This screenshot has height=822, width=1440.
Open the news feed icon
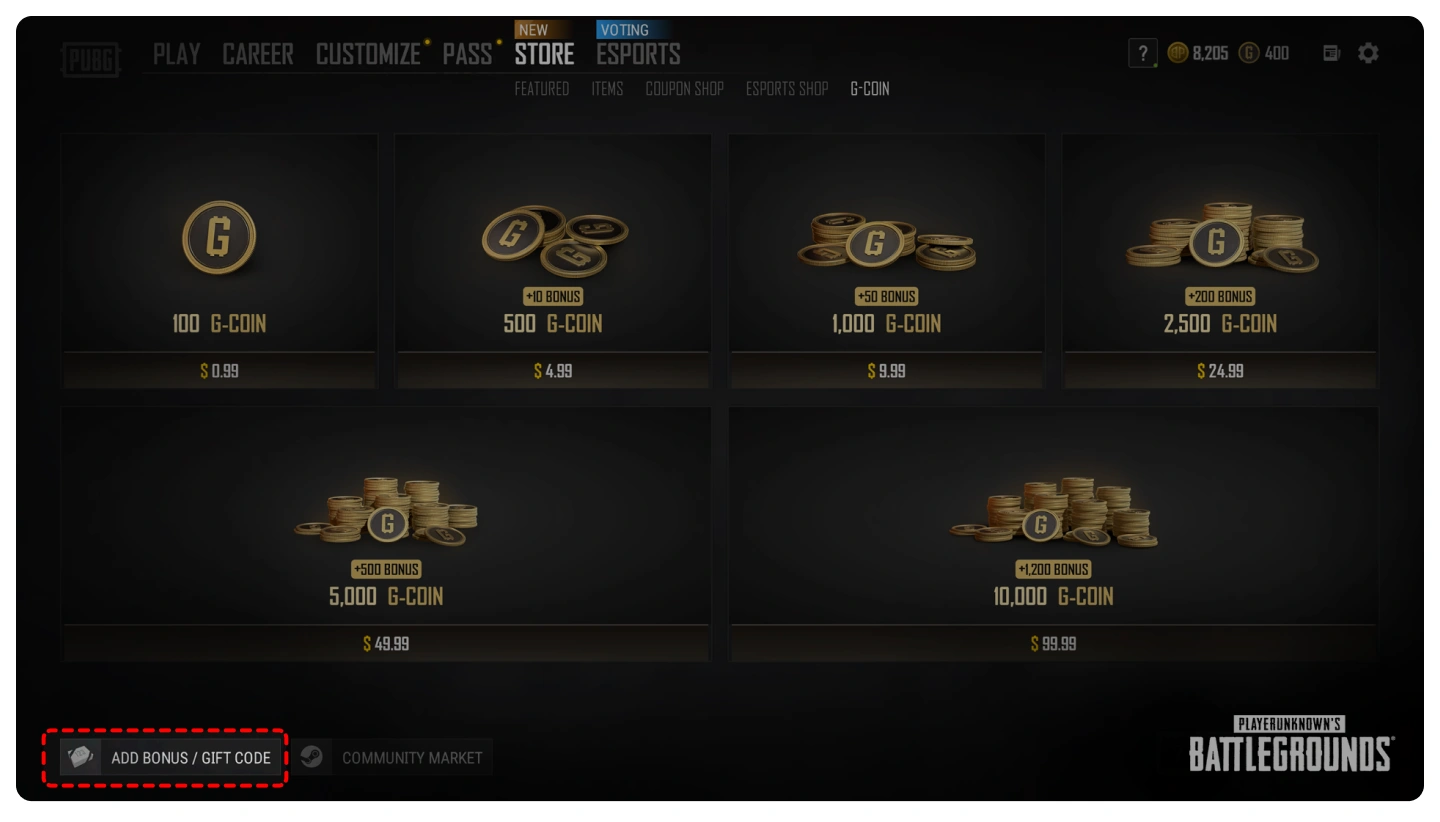point(1331,54)
